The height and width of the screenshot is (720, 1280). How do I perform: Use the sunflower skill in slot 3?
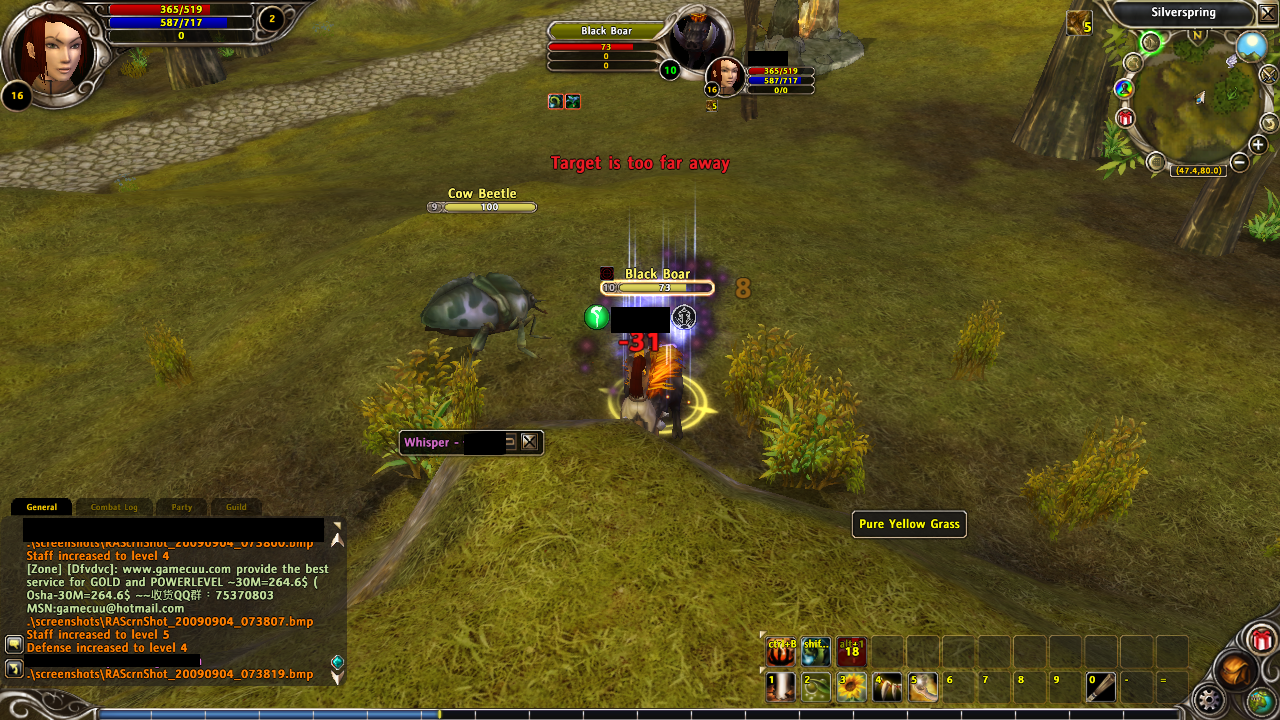point(851,687)
